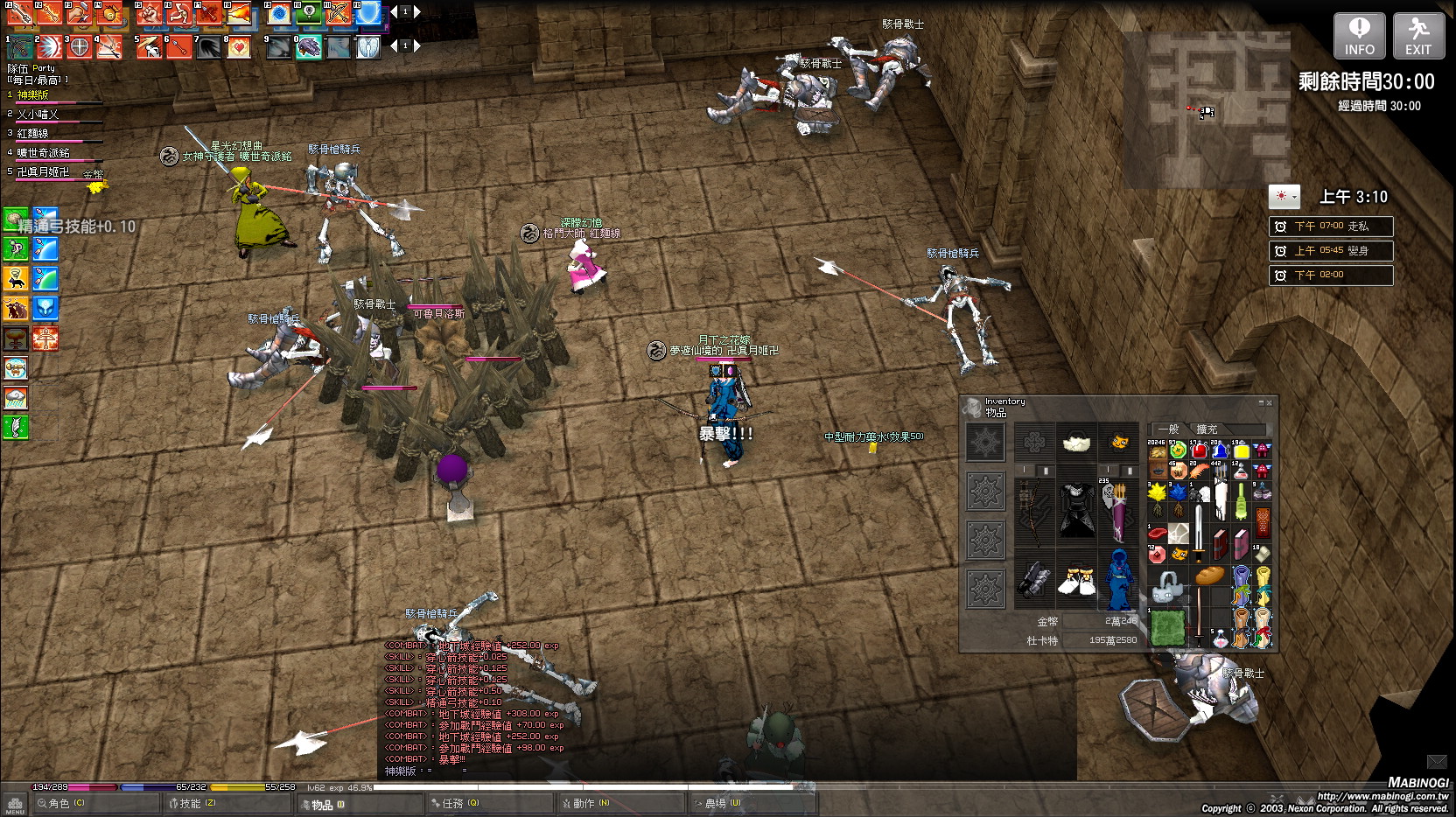This screenshot has height=817, width=1456.
Task: Click the dungeon minimap
Action: [1207, 109]
